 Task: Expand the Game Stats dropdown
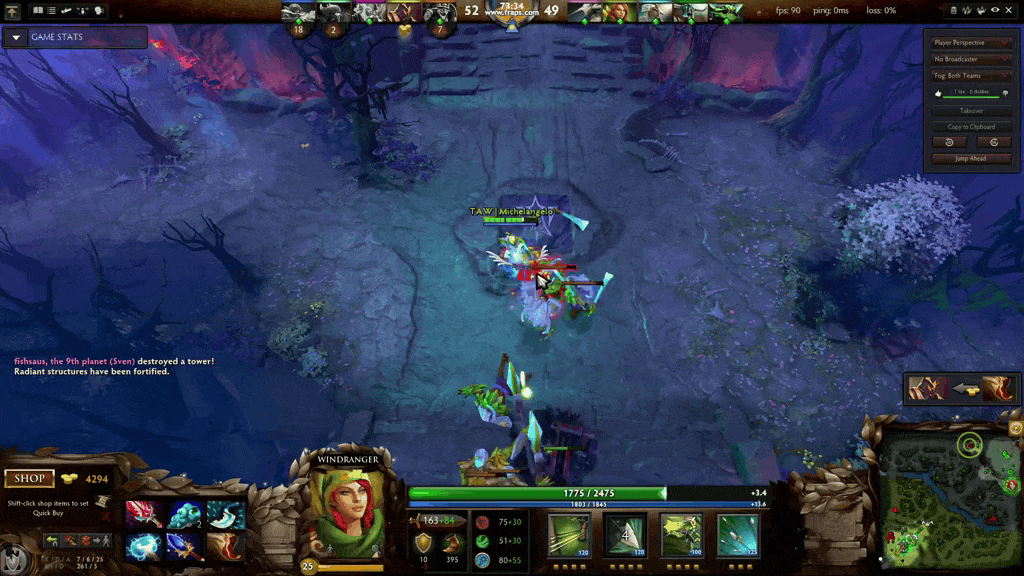16,38
